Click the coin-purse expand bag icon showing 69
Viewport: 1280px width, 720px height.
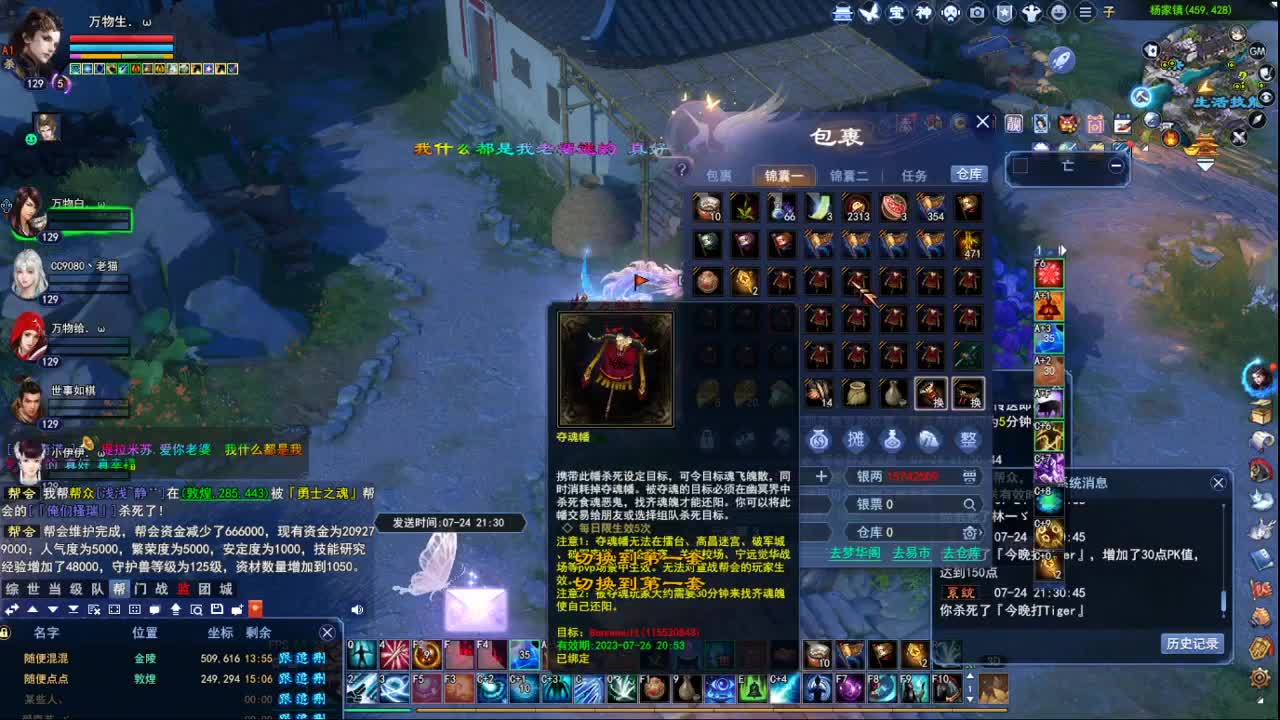(x=820, y=438)
